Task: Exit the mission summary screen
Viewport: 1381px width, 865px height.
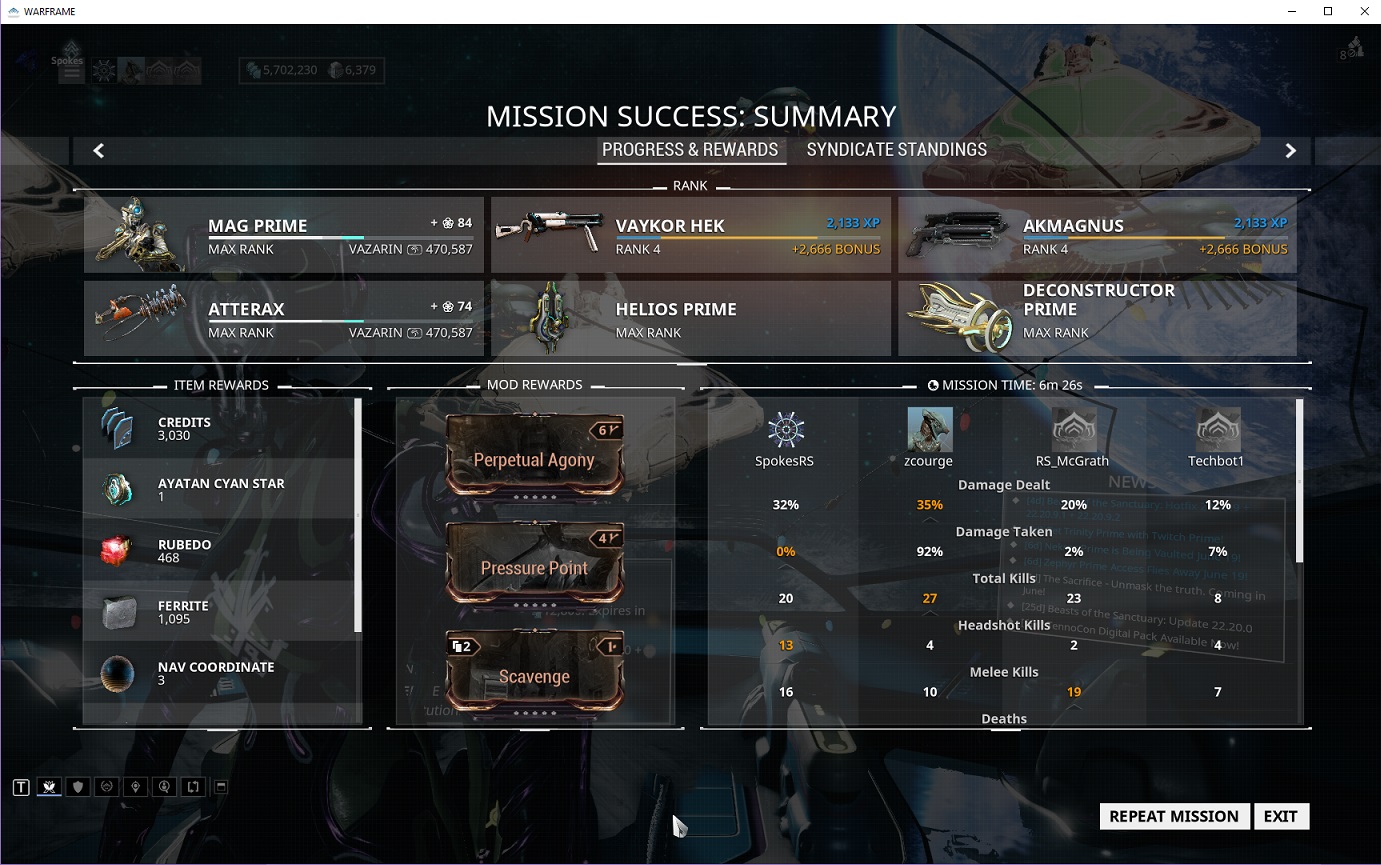Action: point(1280,816)
